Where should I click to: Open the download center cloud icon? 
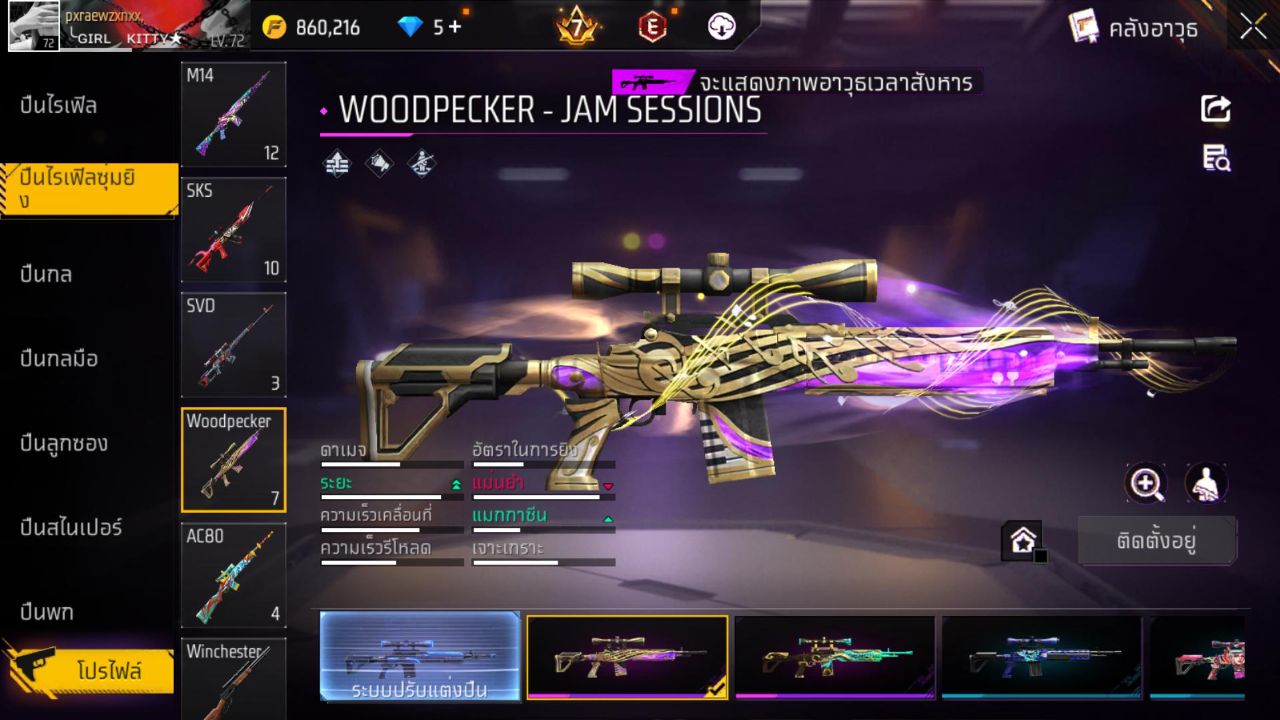point(719,27)
